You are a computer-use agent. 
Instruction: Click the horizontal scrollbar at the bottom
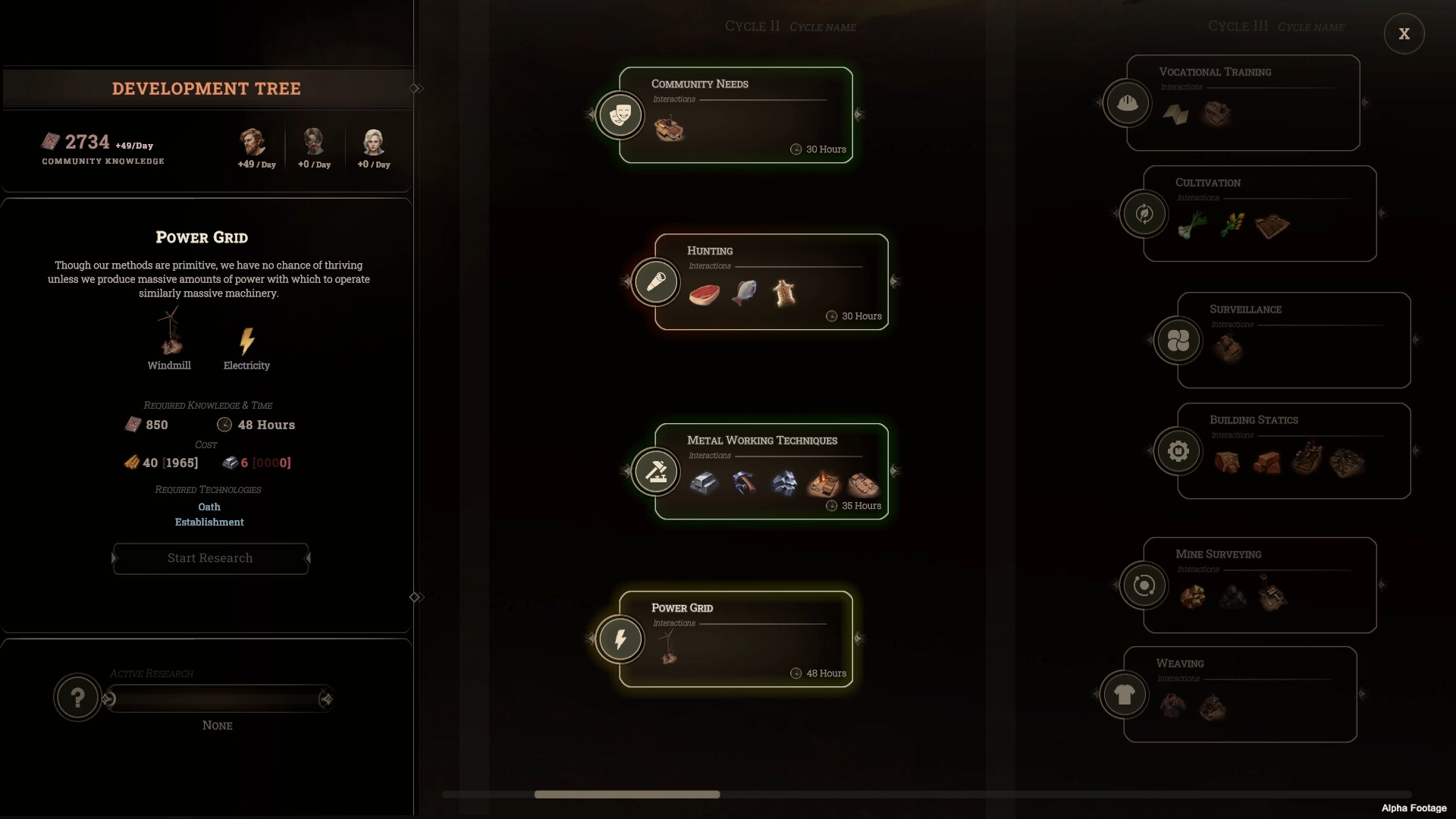[626, 795]
